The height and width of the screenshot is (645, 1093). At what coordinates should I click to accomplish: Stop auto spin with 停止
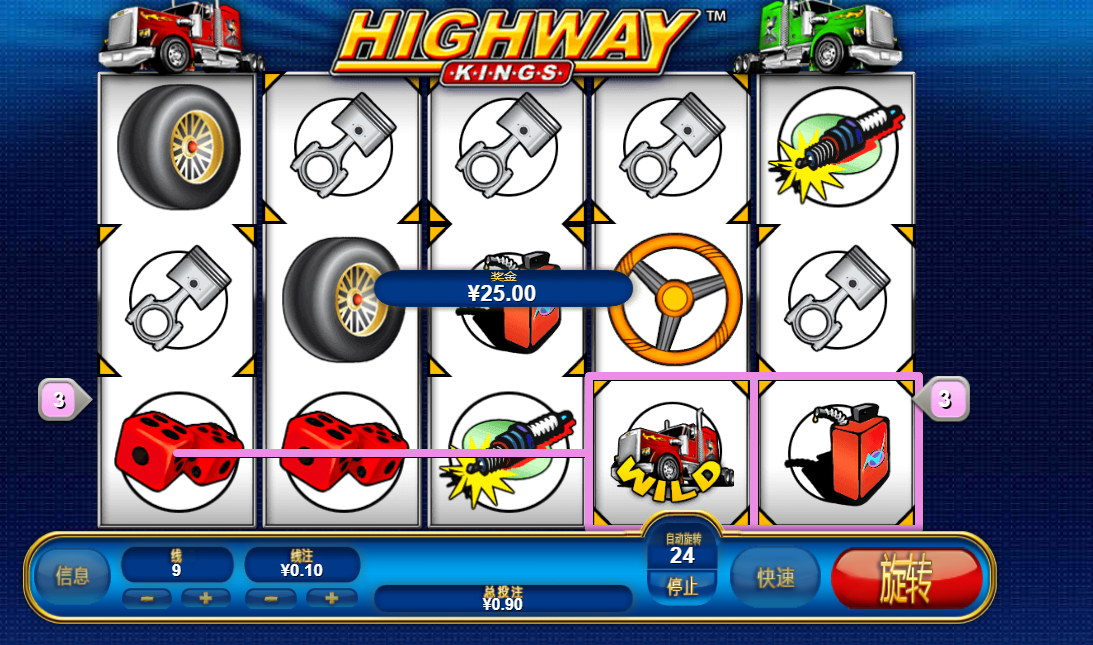coord(682,587)
